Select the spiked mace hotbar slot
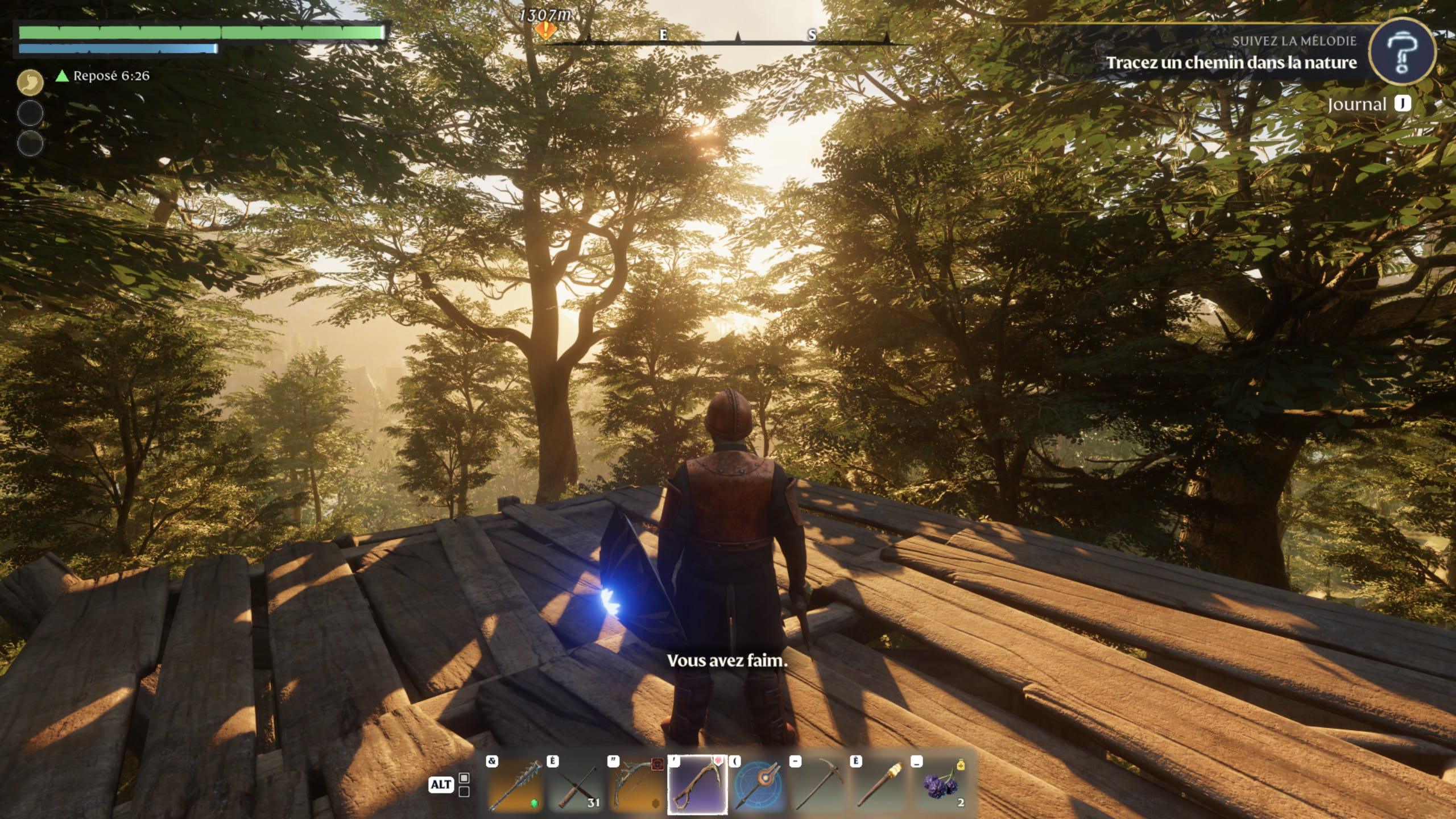The width and height of the screenshot is (1456, 819). [516, 785]
